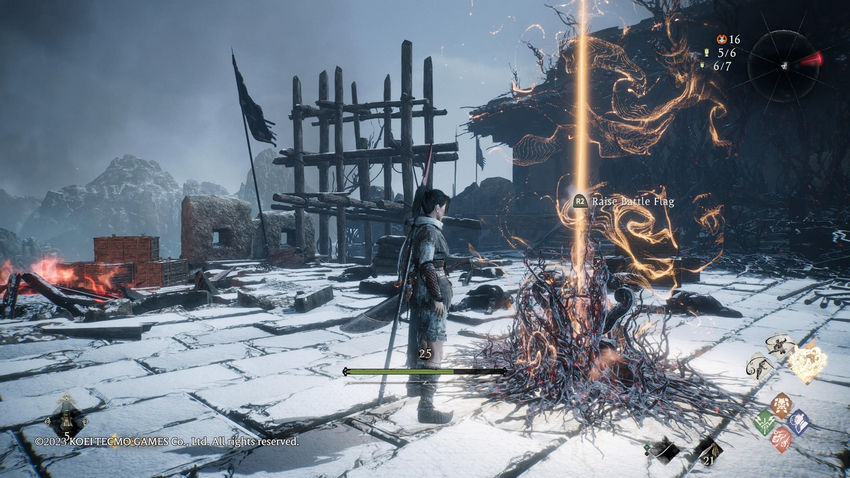Click the circular compass minimap
850x478 pixels.
(783, 64)
